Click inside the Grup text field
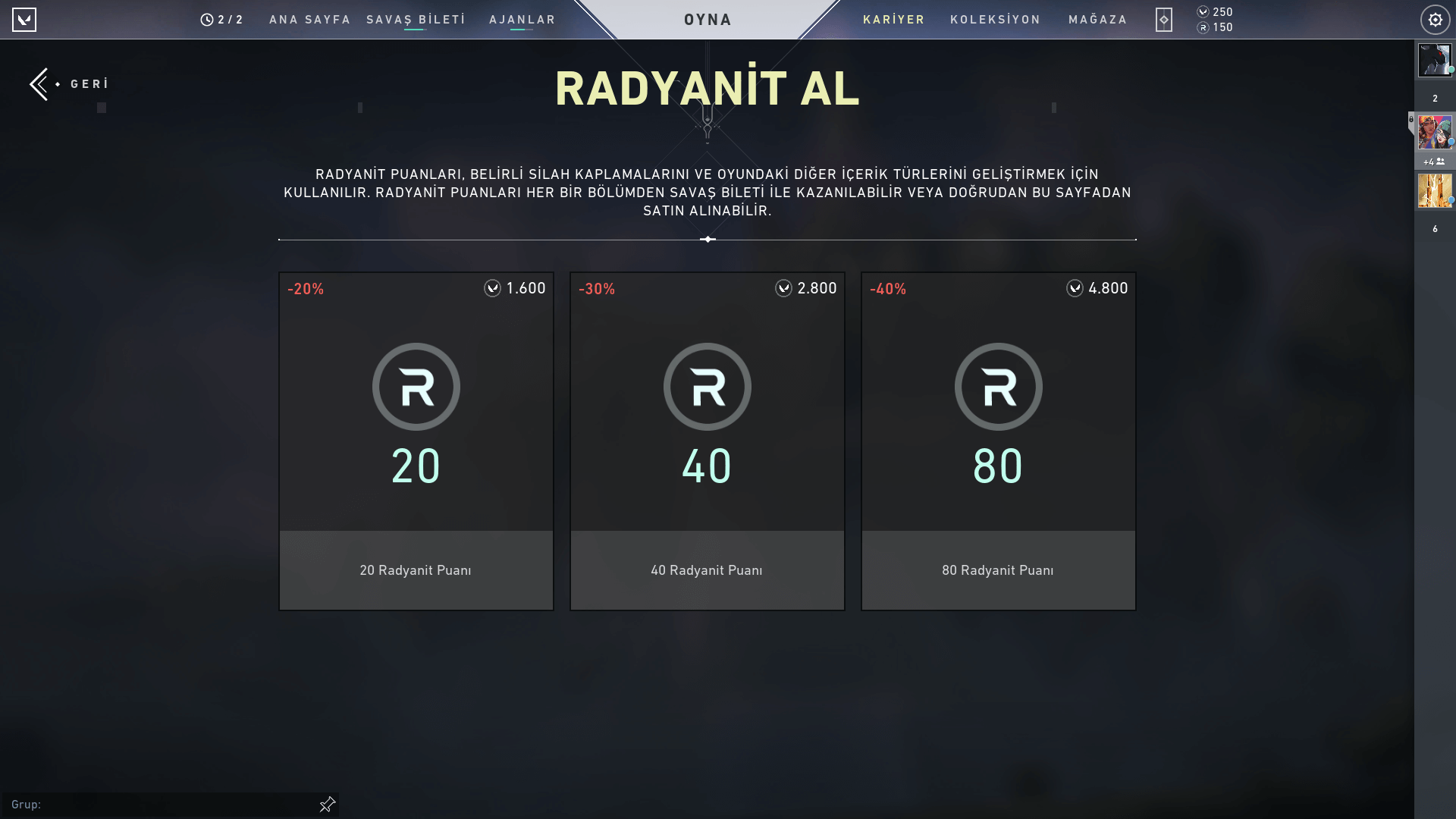 coord(152,804)
